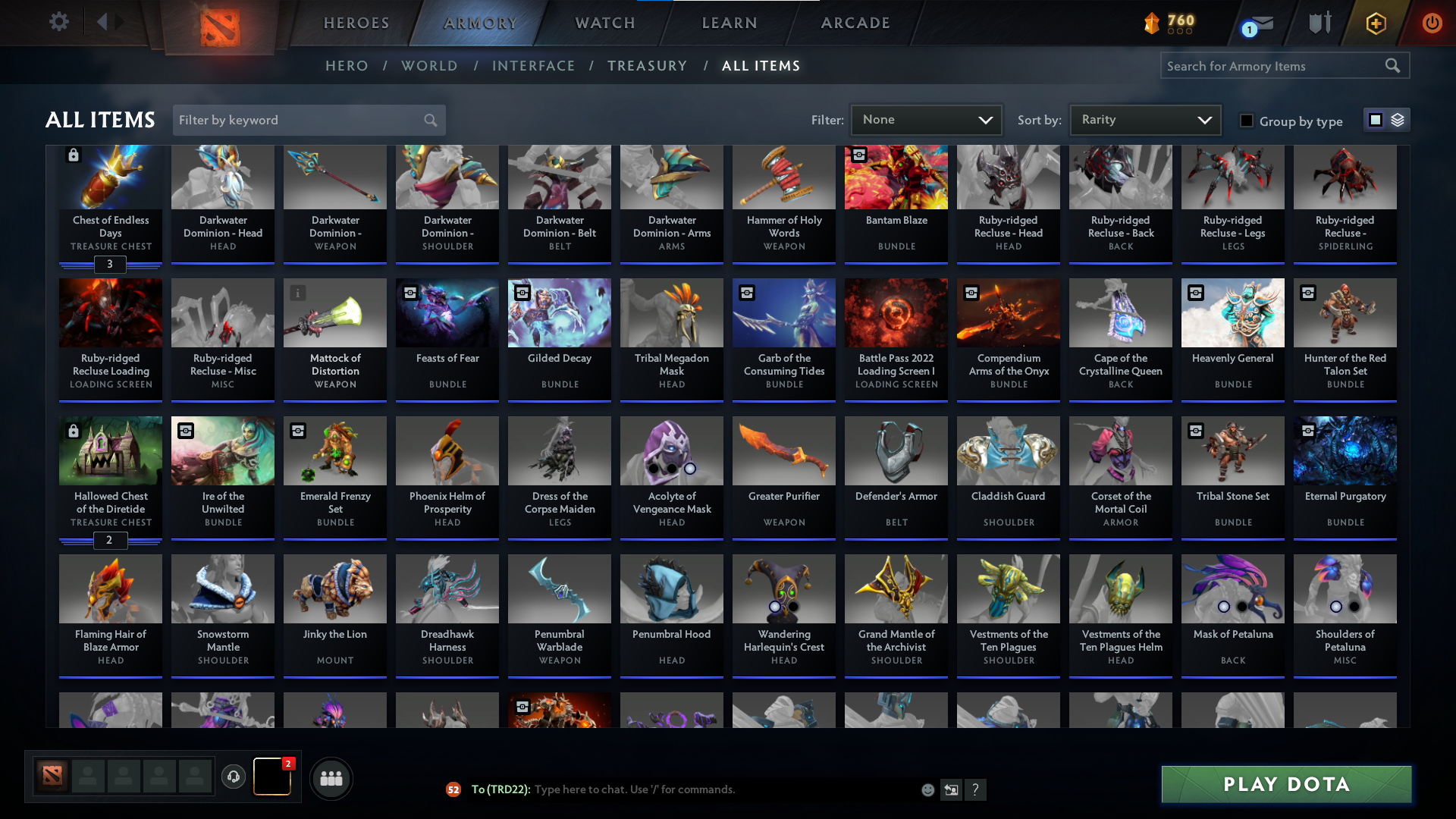The height and width of the screenshot is (819, 1456).
Task: Open the Filter None dropdown
Action: click(926, 120)
